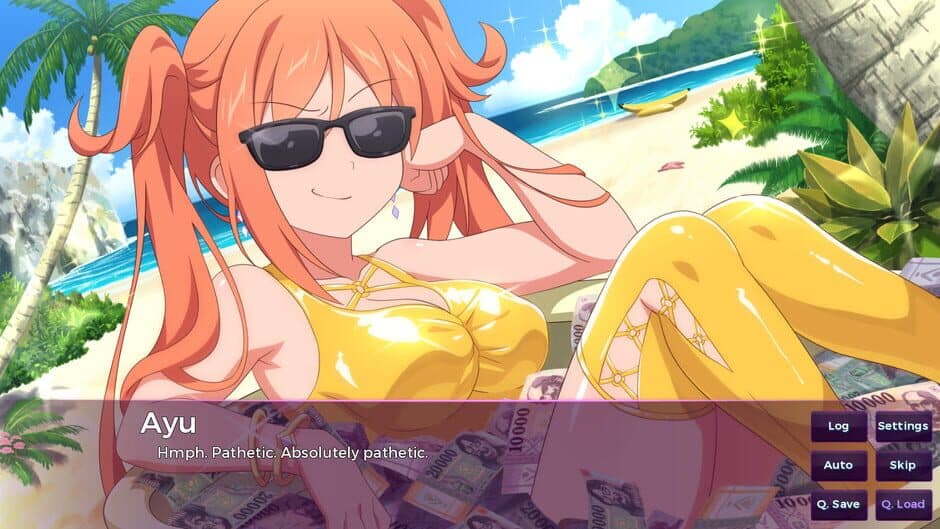The width and height of the screenshot is (940, 529).
Task: Activate the Skip button
Action: (x=903, y=465)
